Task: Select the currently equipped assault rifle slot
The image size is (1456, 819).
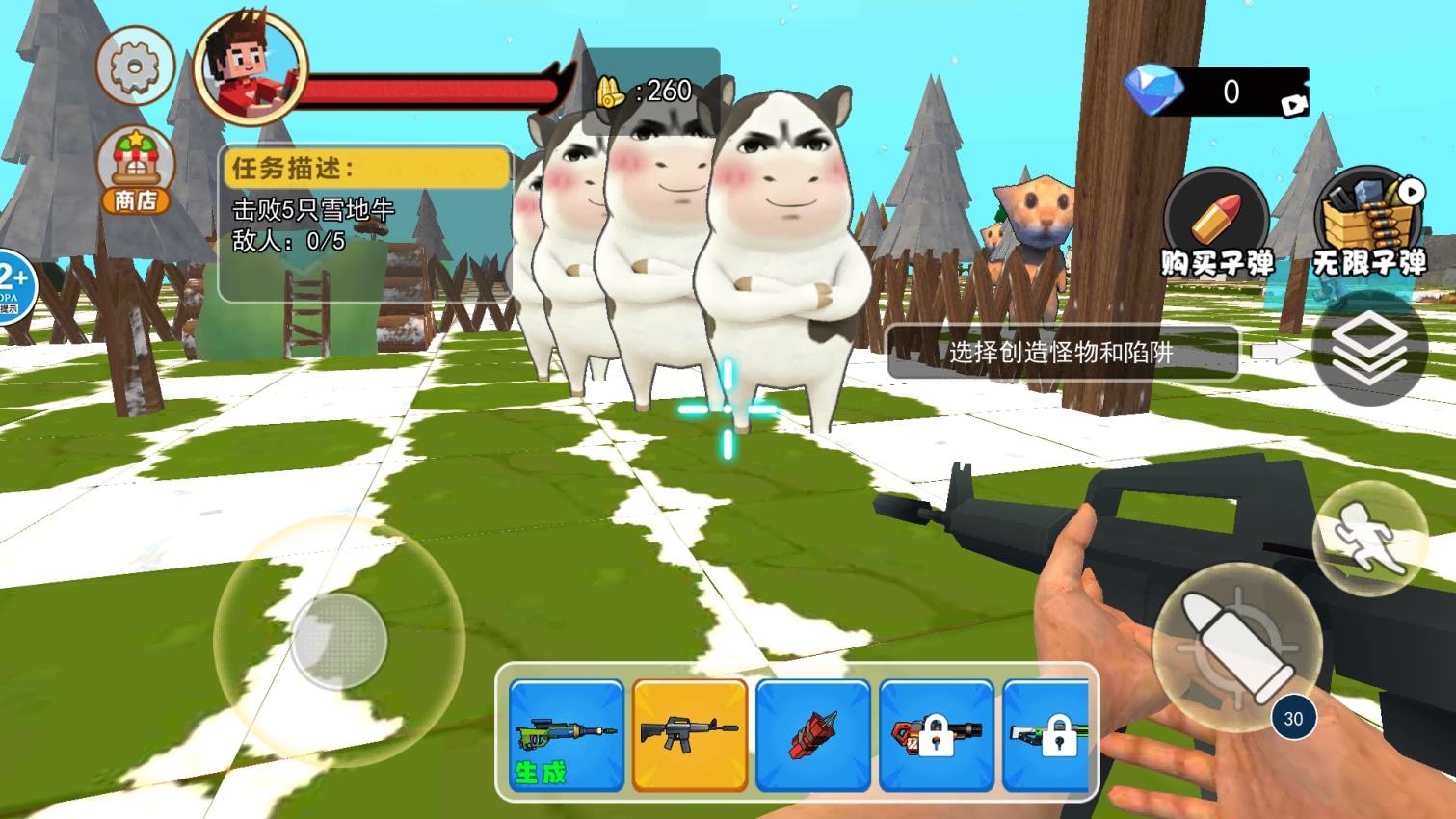Action: tap(688, 737)
